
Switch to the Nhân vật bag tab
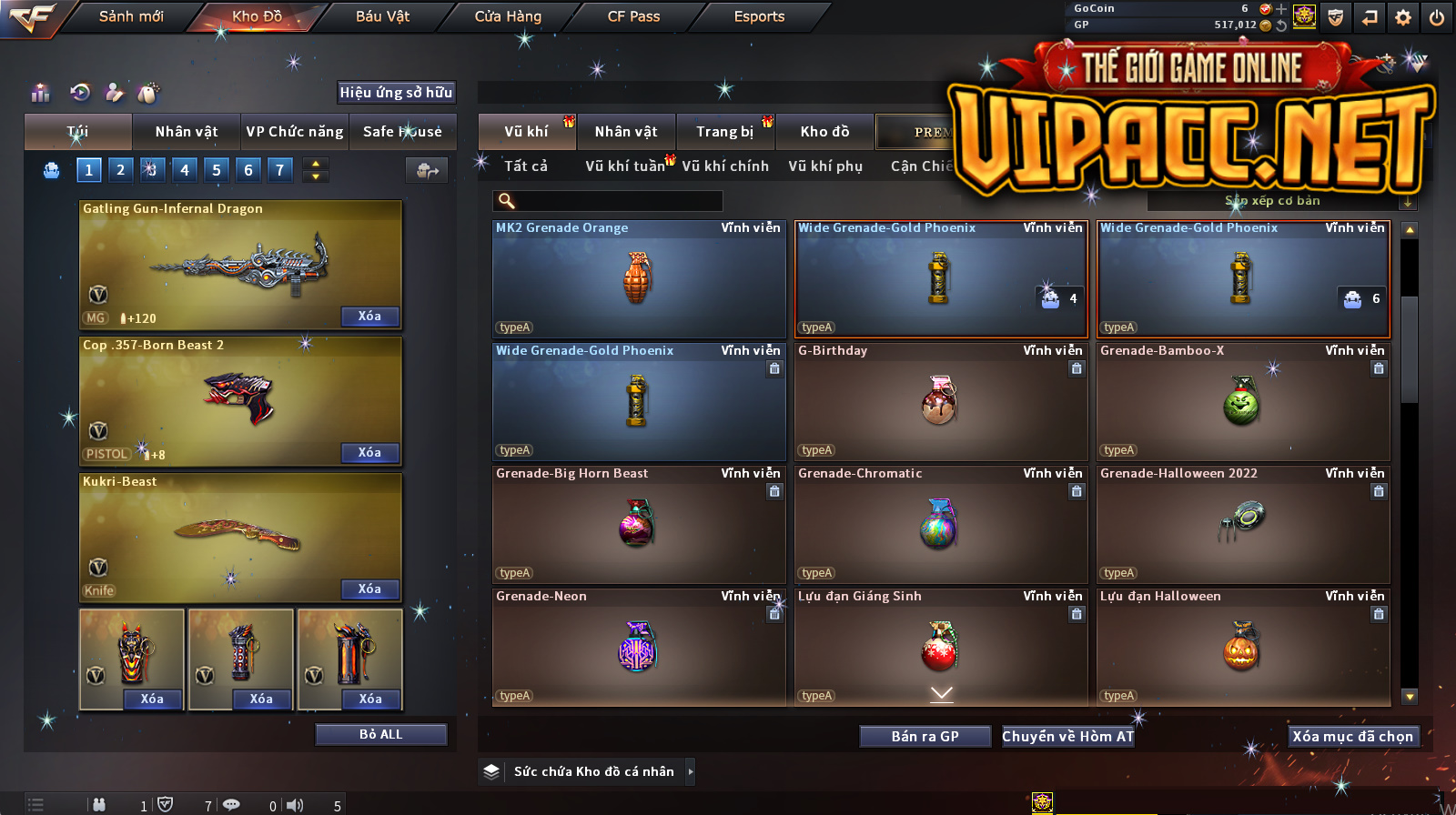tap(187, 132)
